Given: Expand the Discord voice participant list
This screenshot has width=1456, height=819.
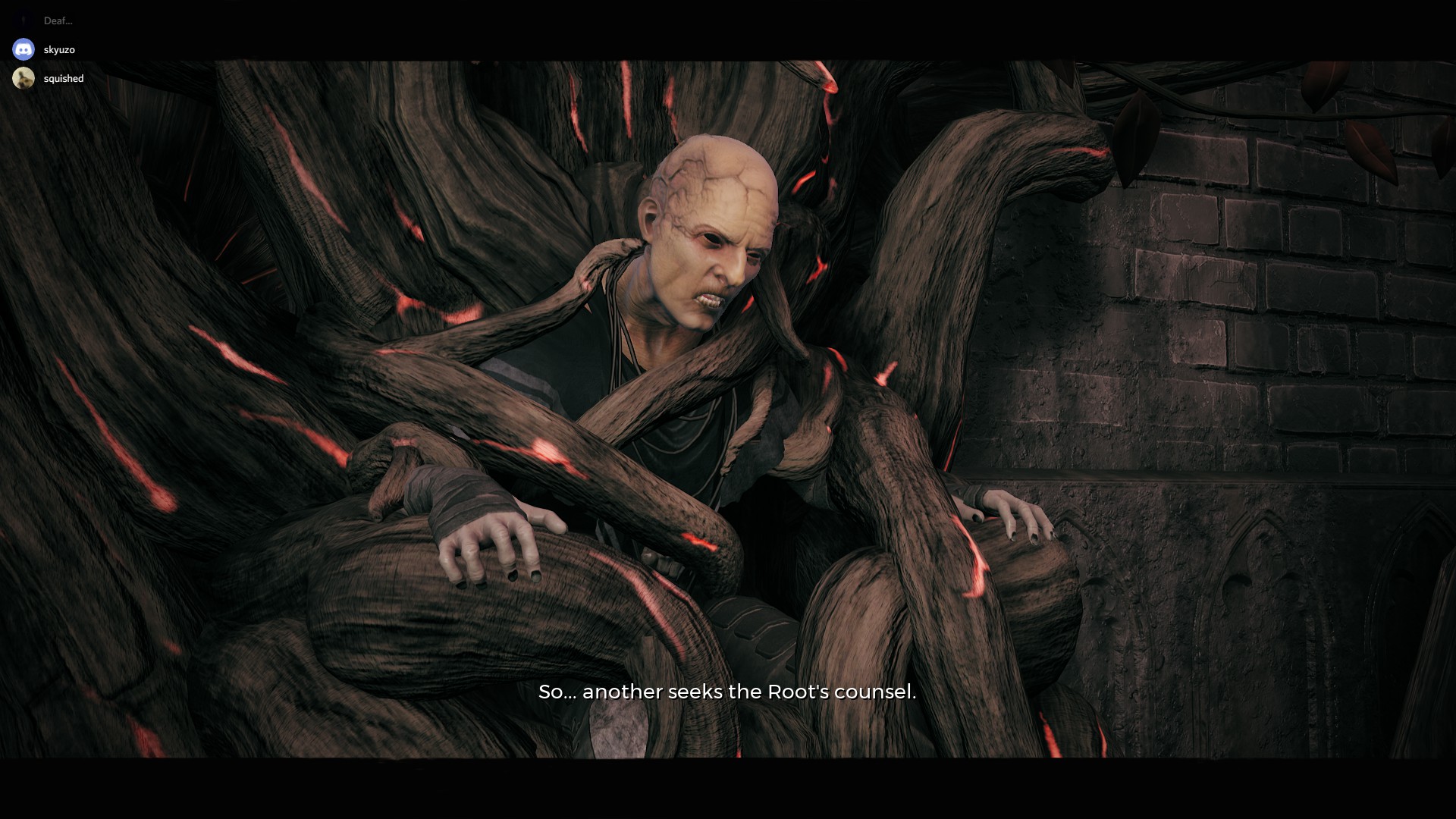Looking at the screenshot, I should coord(45,49).
